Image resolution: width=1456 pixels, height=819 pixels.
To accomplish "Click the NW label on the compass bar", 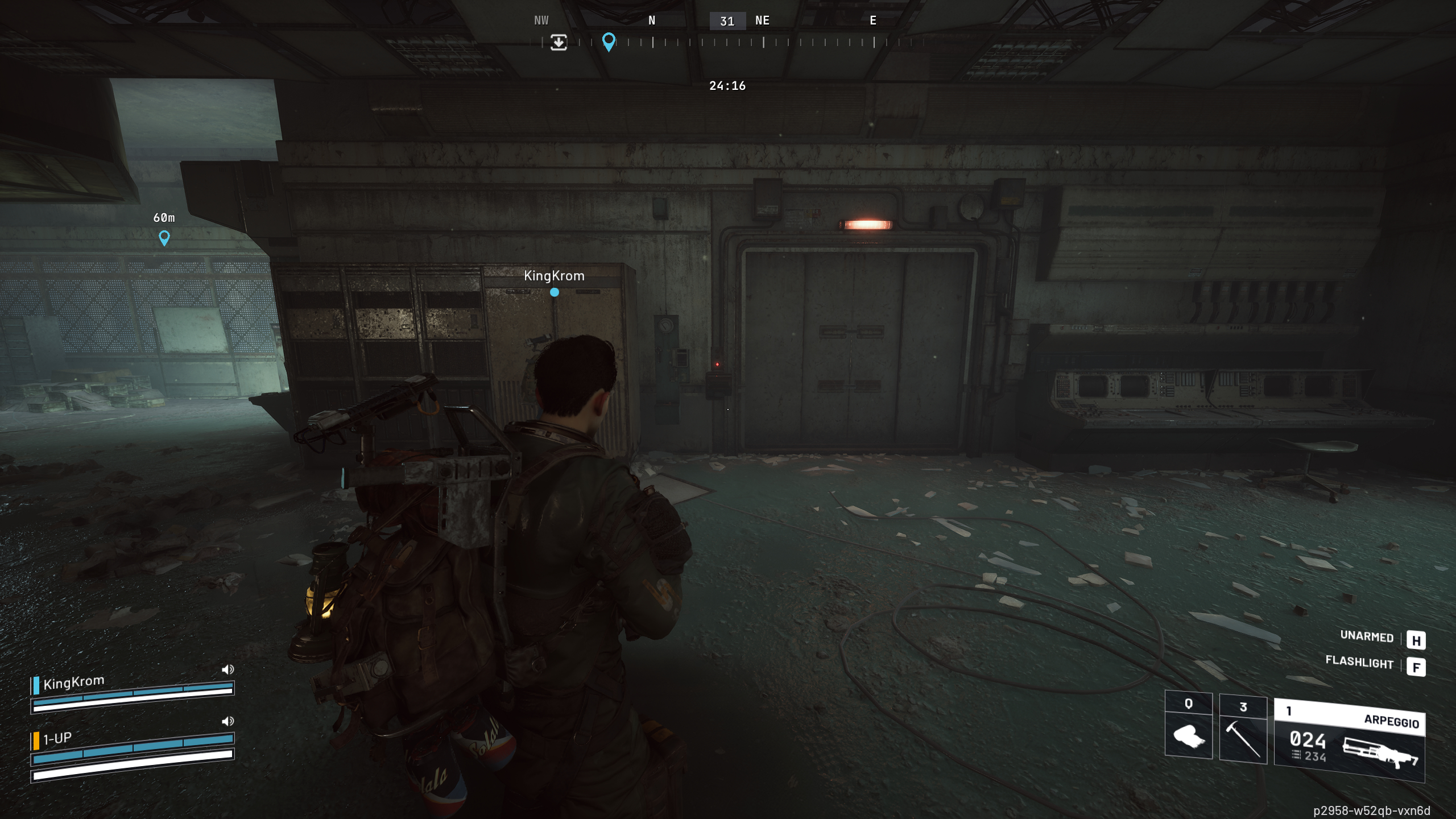I will (x=541, y=20).
